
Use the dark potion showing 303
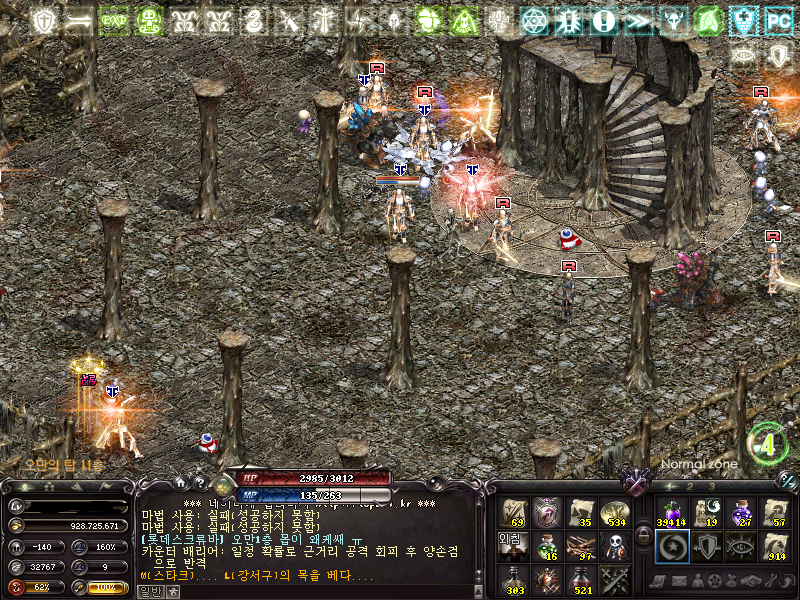pos(514,579)
